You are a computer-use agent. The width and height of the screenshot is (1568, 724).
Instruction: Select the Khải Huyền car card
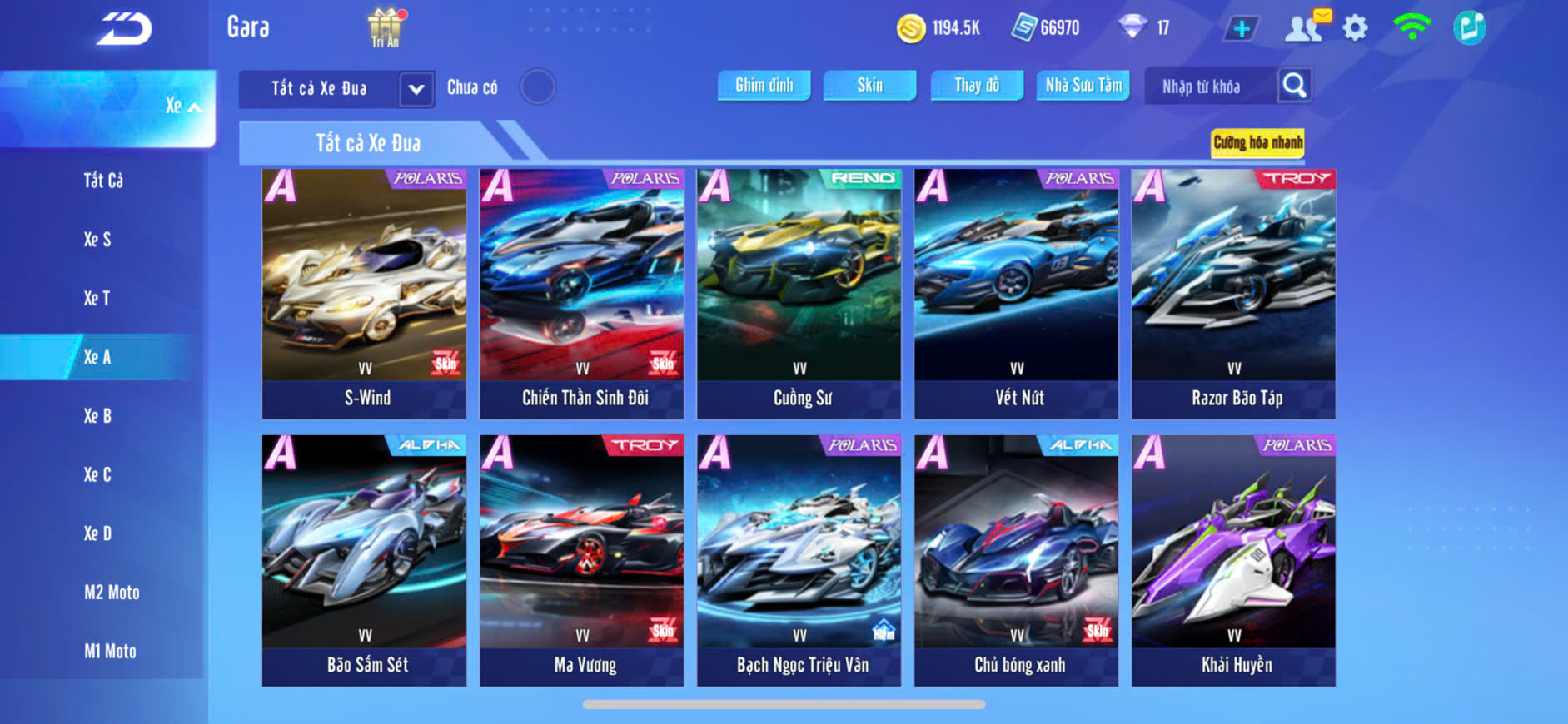click(x=1233, y=560)
